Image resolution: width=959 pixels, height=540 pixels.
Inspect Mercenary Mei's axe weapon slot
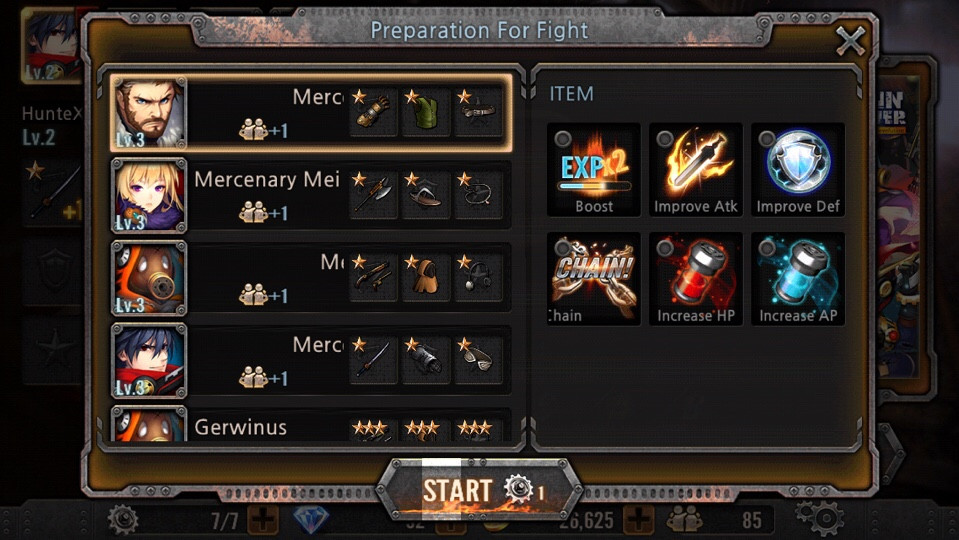374,195
